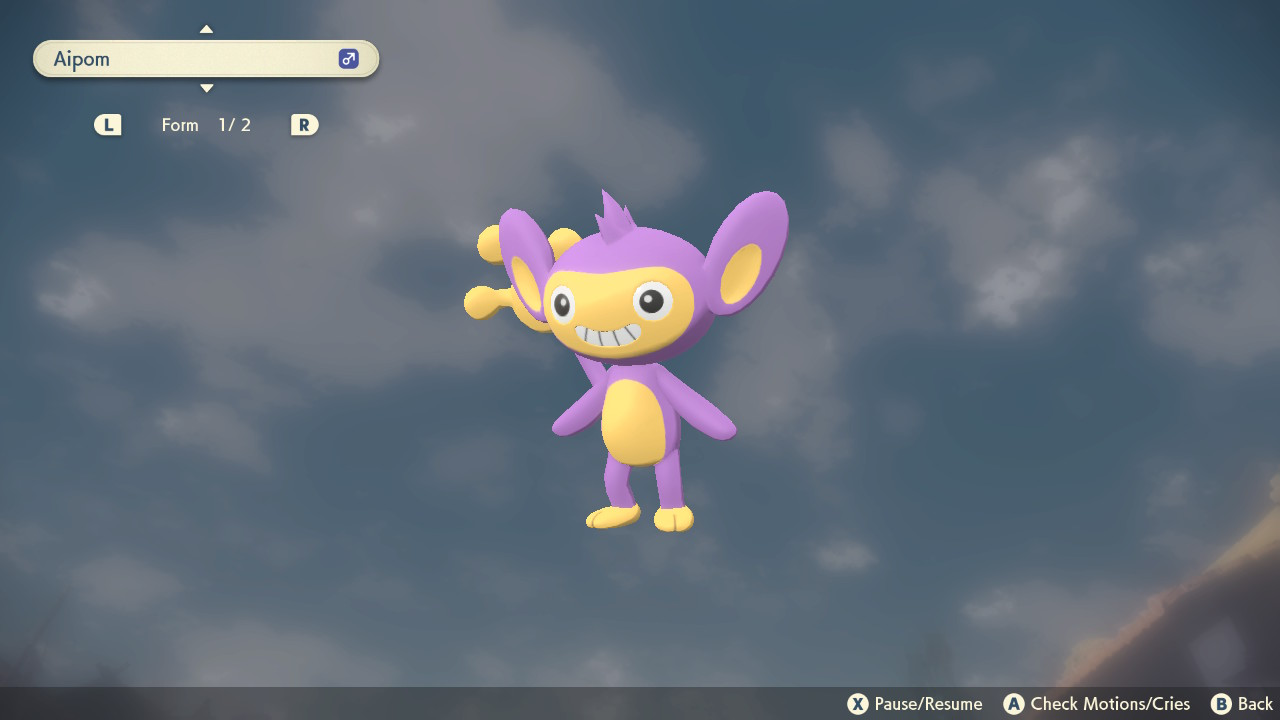Image resolution: width=1280 pixels, height=720 pixels.
Task: Pause the Aipom animation with Pause/Resume
Action: 859,704
